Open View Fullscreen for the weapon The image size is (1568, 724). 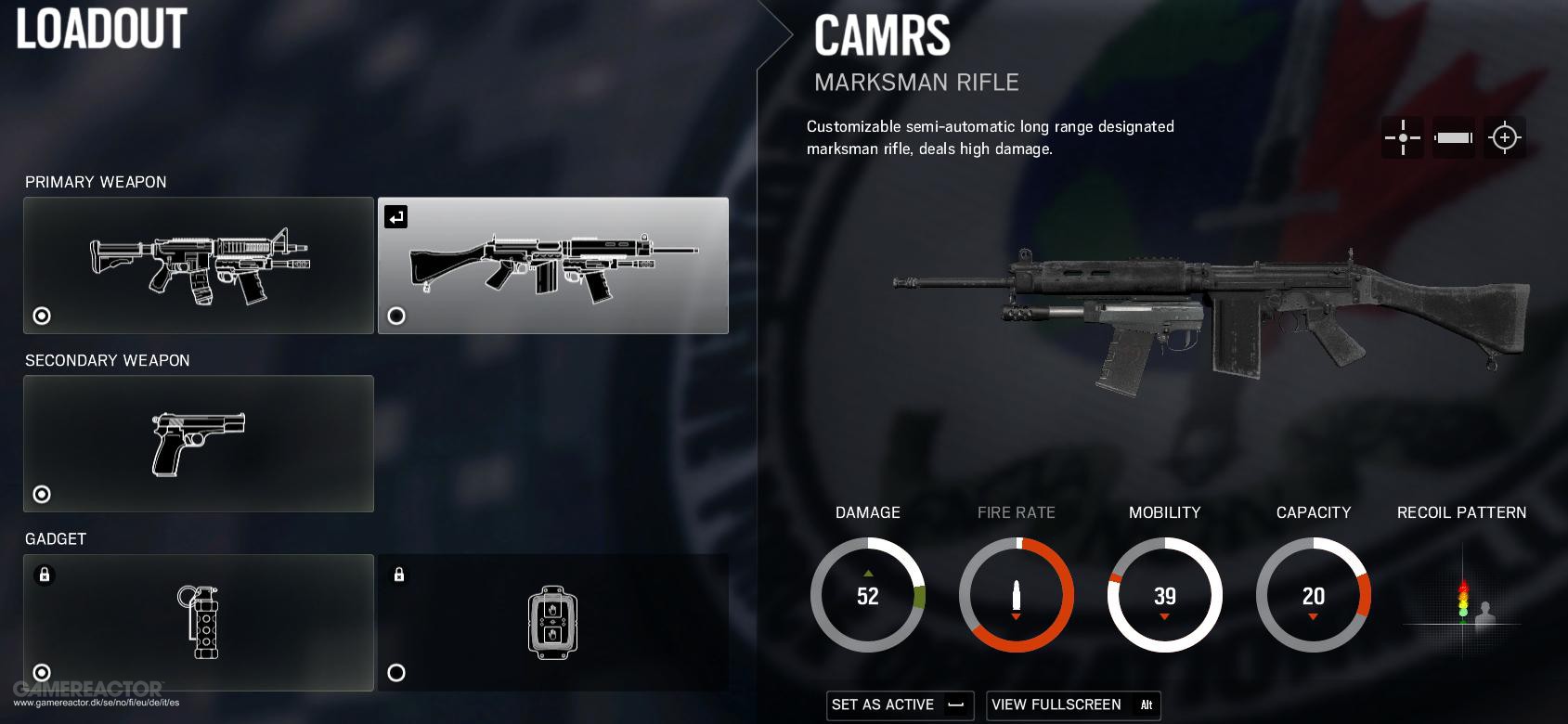coord(1072,705)
